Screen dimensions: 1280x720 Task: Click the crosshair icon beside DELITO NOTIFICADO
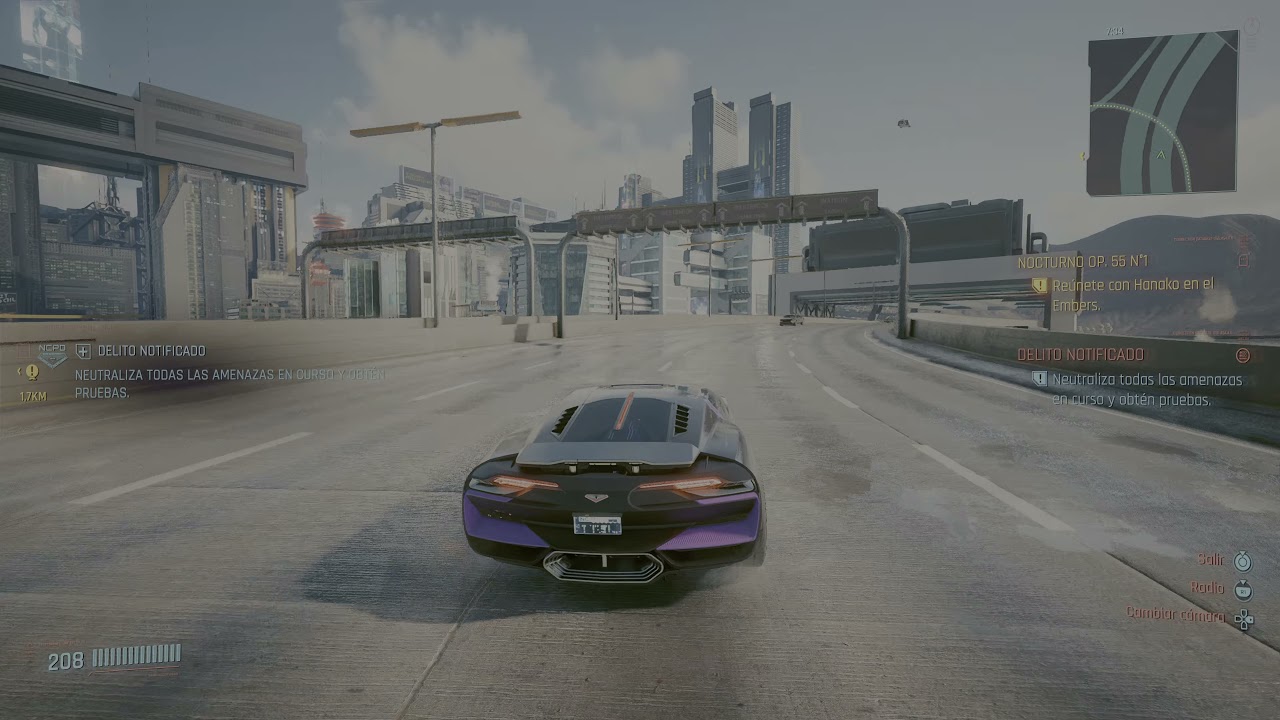coord(83,350)
